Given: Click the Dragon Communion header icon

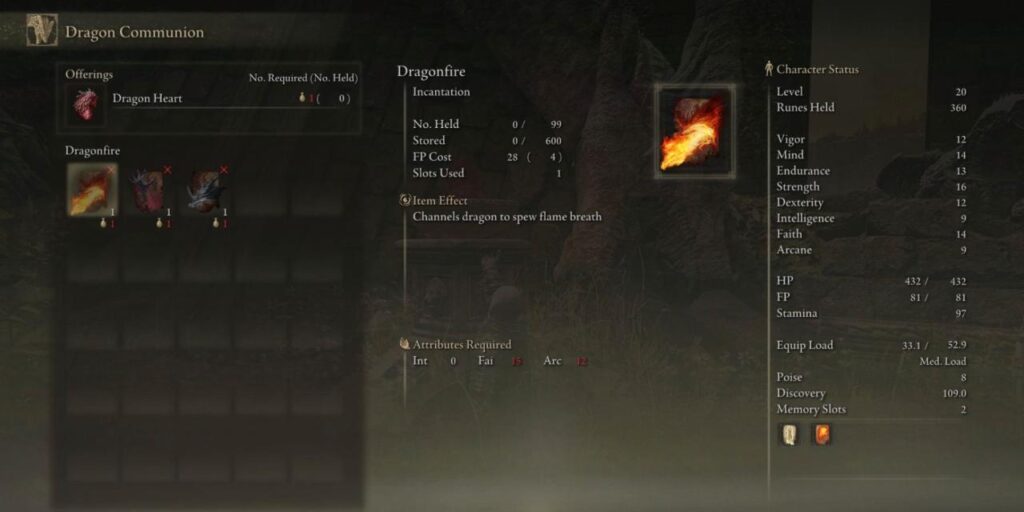Looking at the screenshot, I should (x=41, y=31).
